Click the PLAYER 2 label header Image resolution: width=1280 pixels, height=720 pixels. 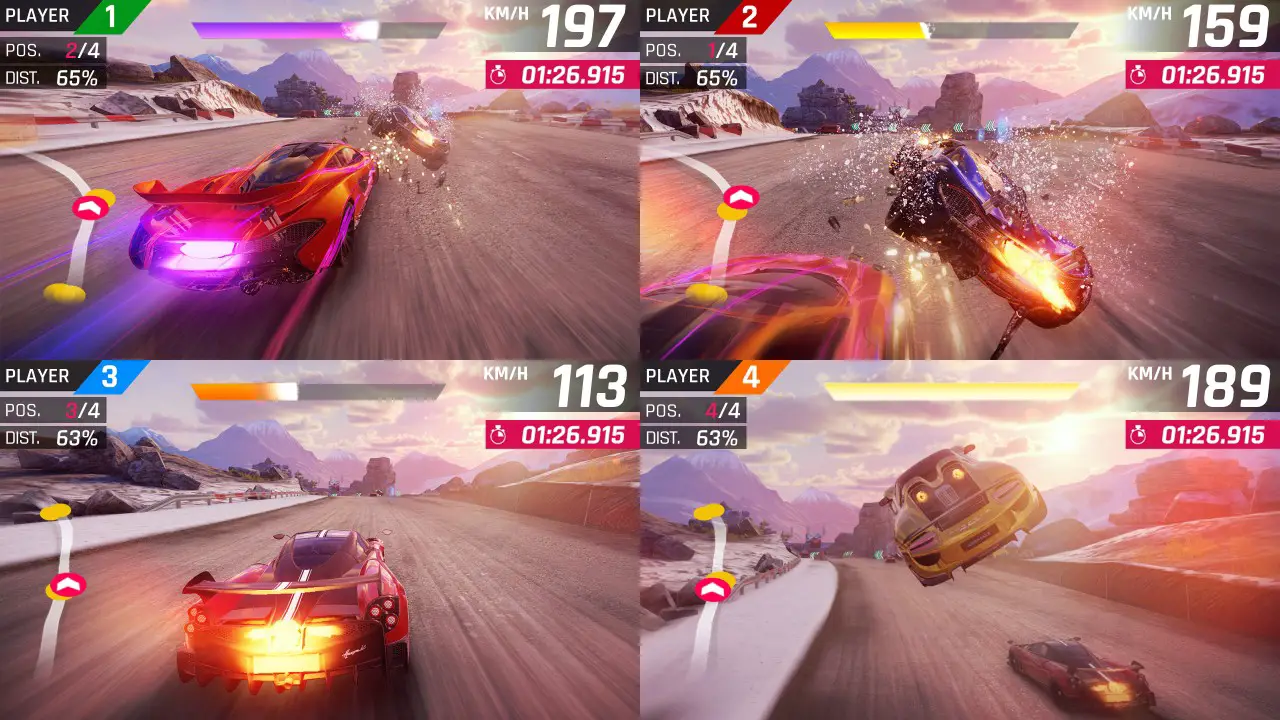pos(677,15)
